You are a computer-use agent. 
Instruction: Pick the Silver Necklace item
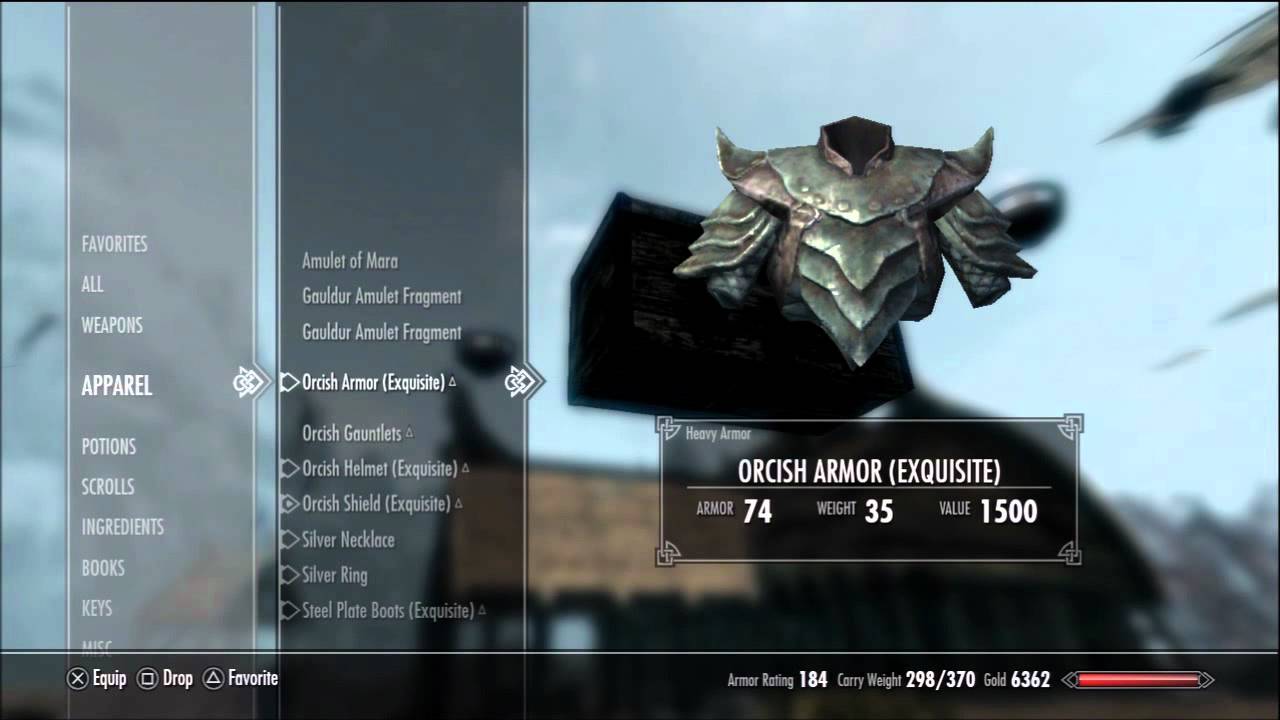tap(348, 540)
